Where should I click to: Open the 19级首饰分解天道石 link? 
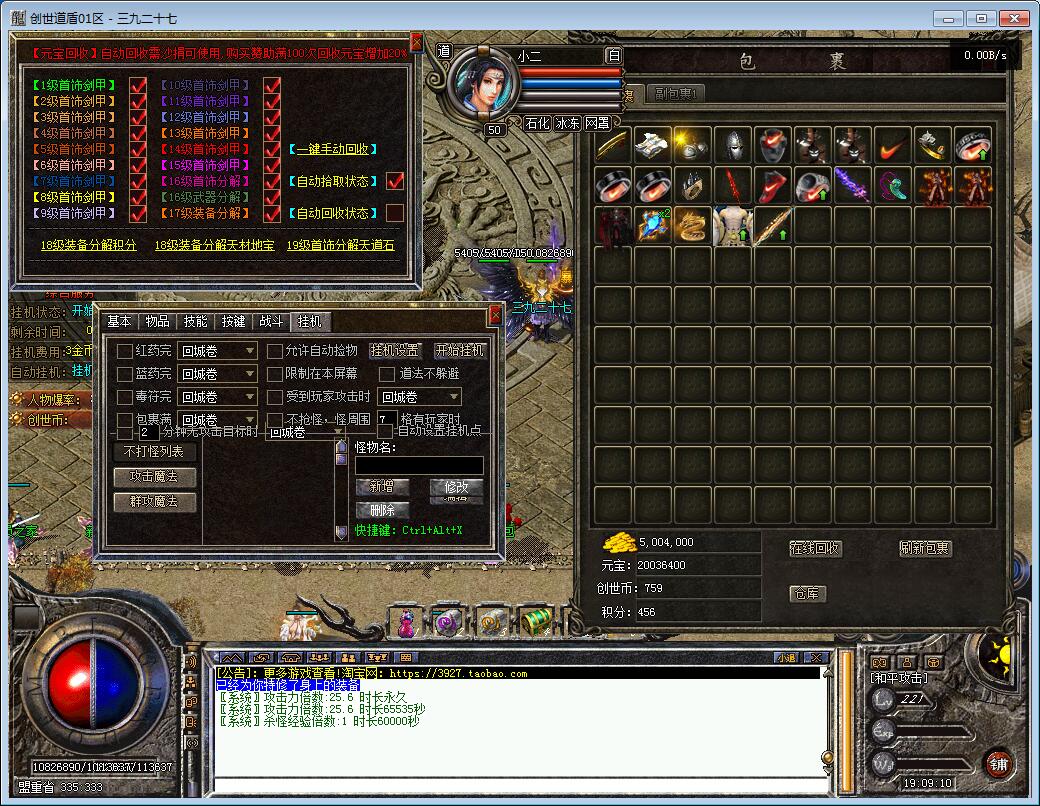point(340,245)
